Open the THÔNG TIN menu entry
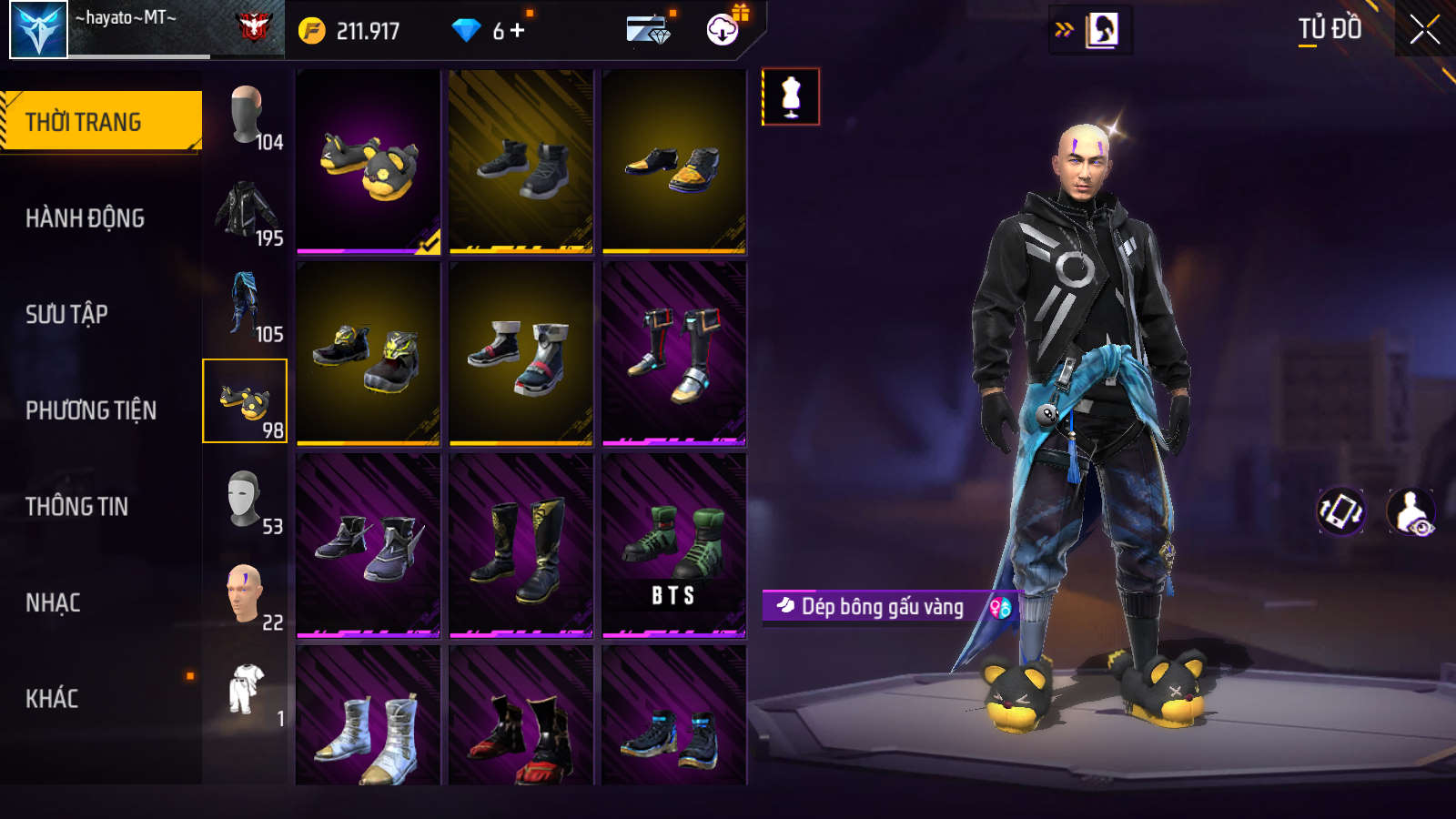This screenshot has width=1456, height=819. tap(76, 507)
